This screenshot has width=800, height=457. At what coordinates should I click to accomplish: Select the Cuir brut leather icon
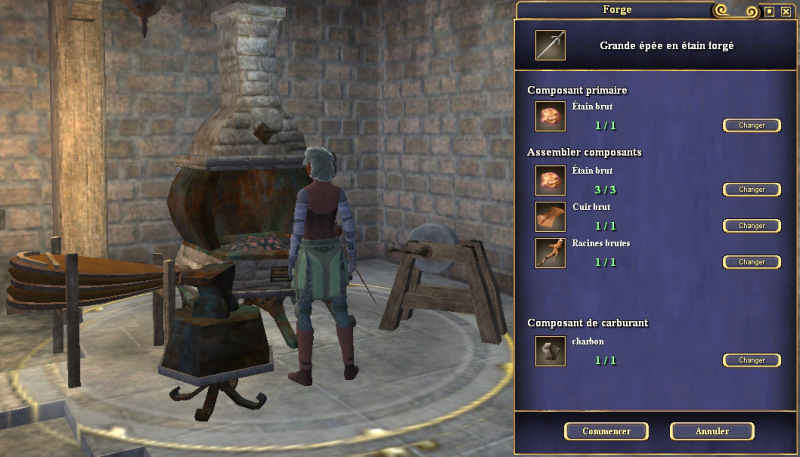click(x=550, y=217)
